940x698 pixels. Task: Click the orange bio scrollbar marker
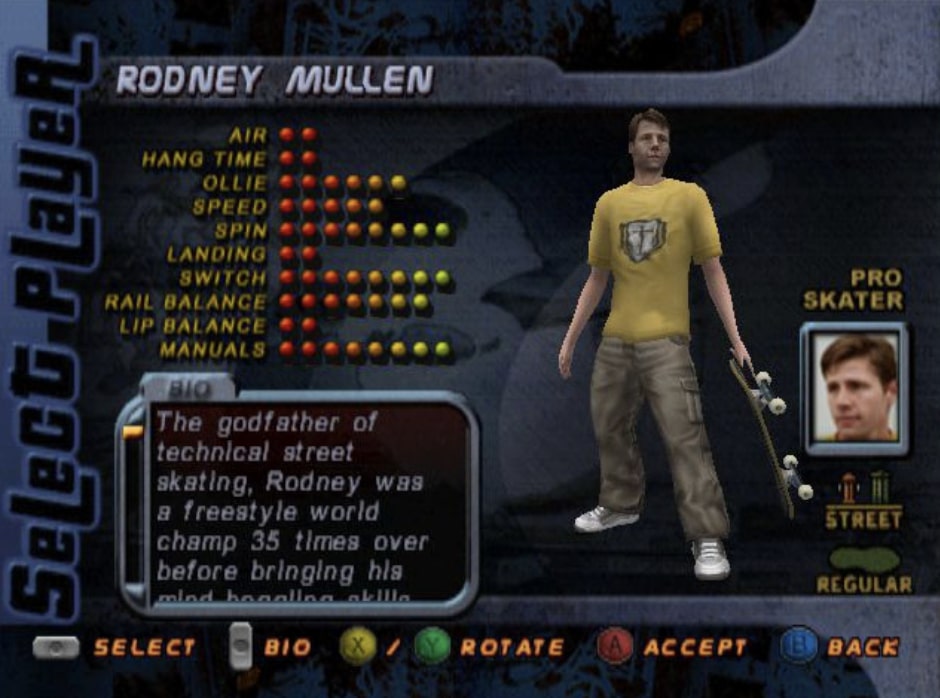coord(133,432)
